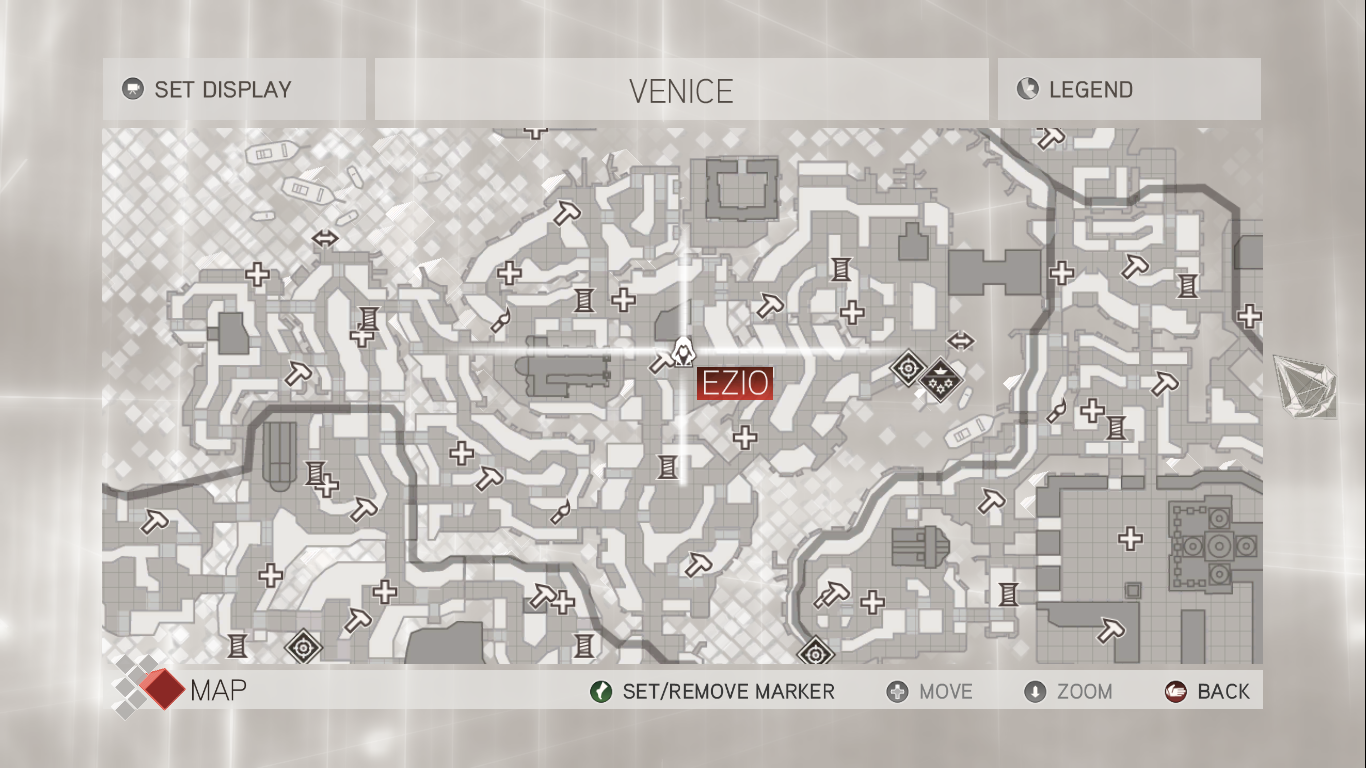Click the red EZIO name label

(x=735, y=383)
